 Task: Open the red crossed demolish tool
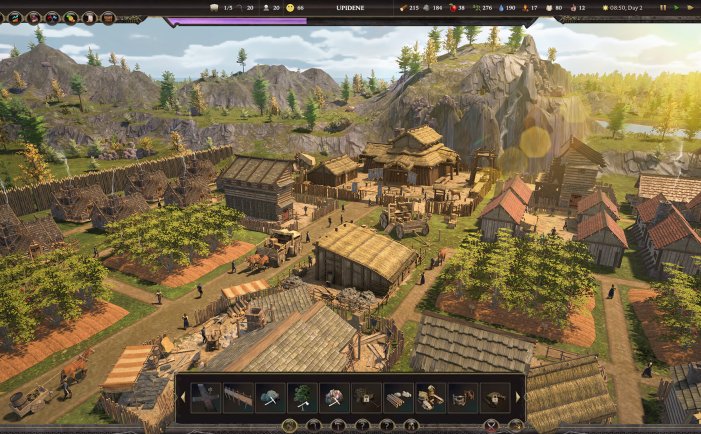point(489,425)
